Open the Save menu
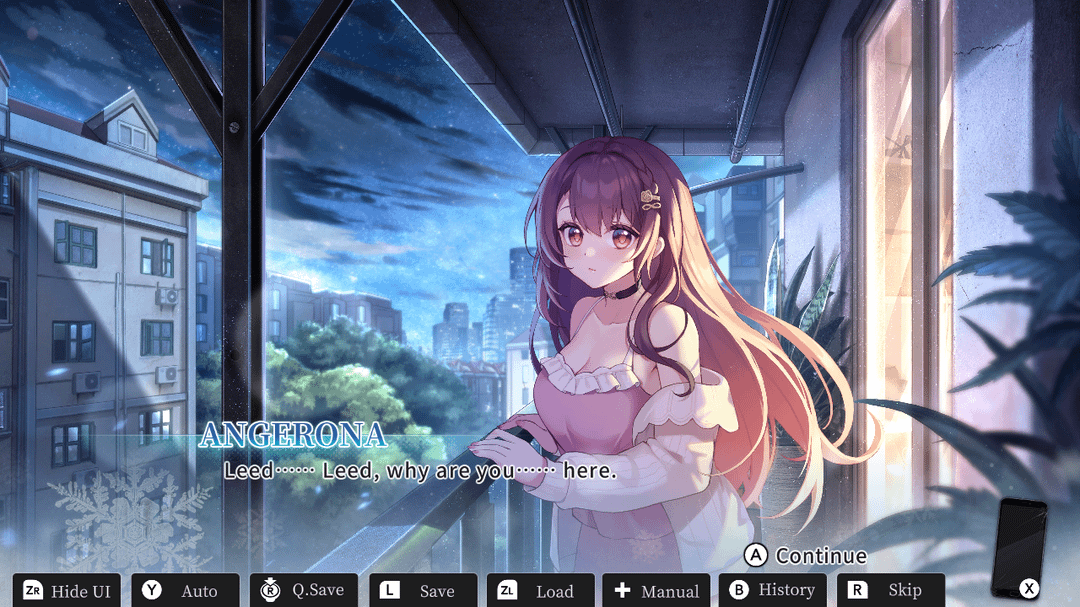The image size is (1080, 607). [x=421, y=590]
